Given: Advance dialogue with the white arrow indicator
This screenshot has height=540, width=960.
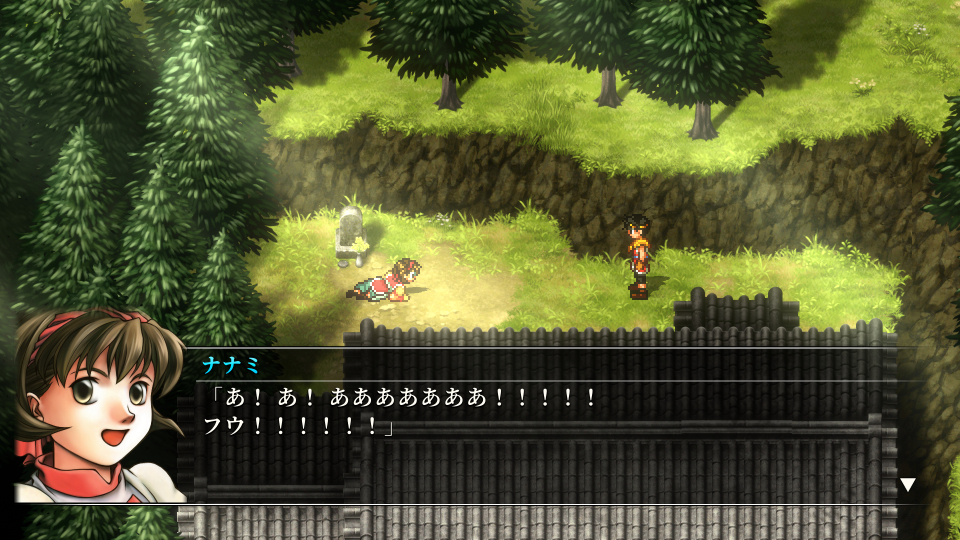Looking at the screenshot, I should [907, 485].
